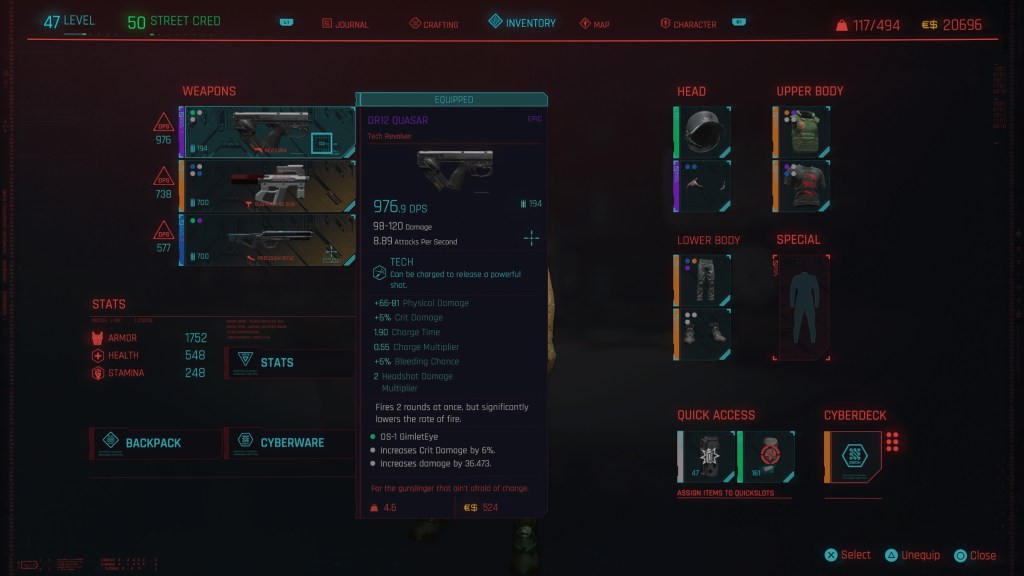This screenshot has height=576, width=1024.
Task: Open the Special outfit slot
Action: point(802,307)
